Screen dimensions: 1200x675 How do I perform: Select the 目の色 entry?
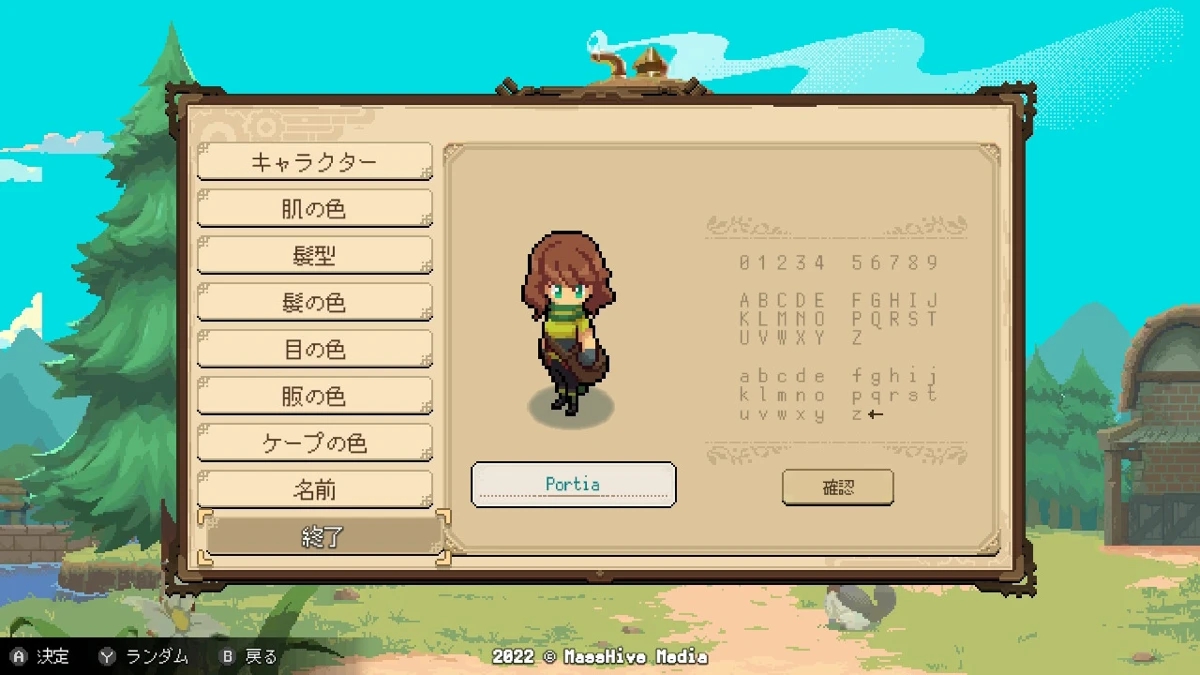[x=314, y=350]
